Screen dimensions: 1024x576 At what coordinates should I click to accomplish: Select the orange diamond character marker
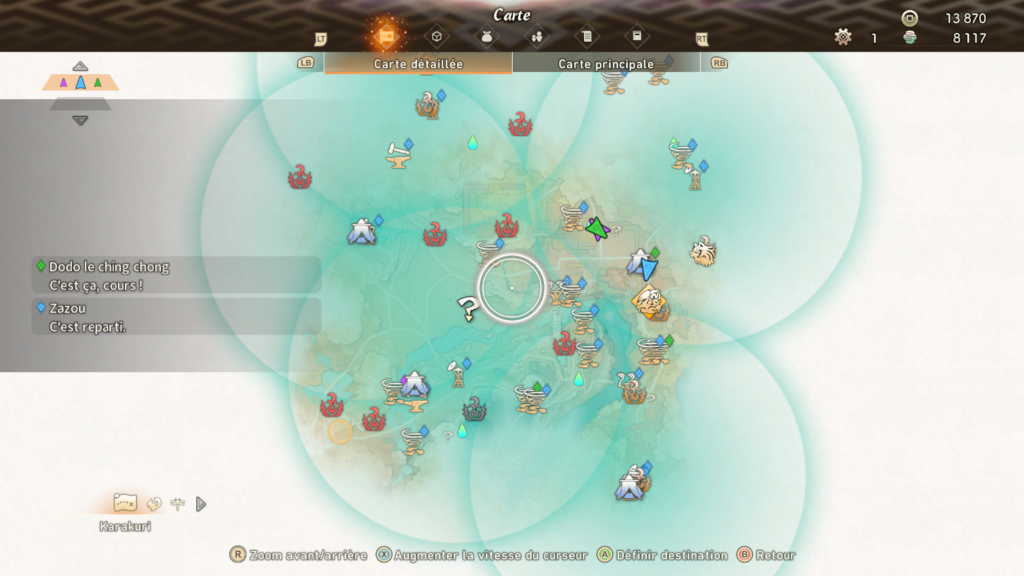[x=649, y=299]
